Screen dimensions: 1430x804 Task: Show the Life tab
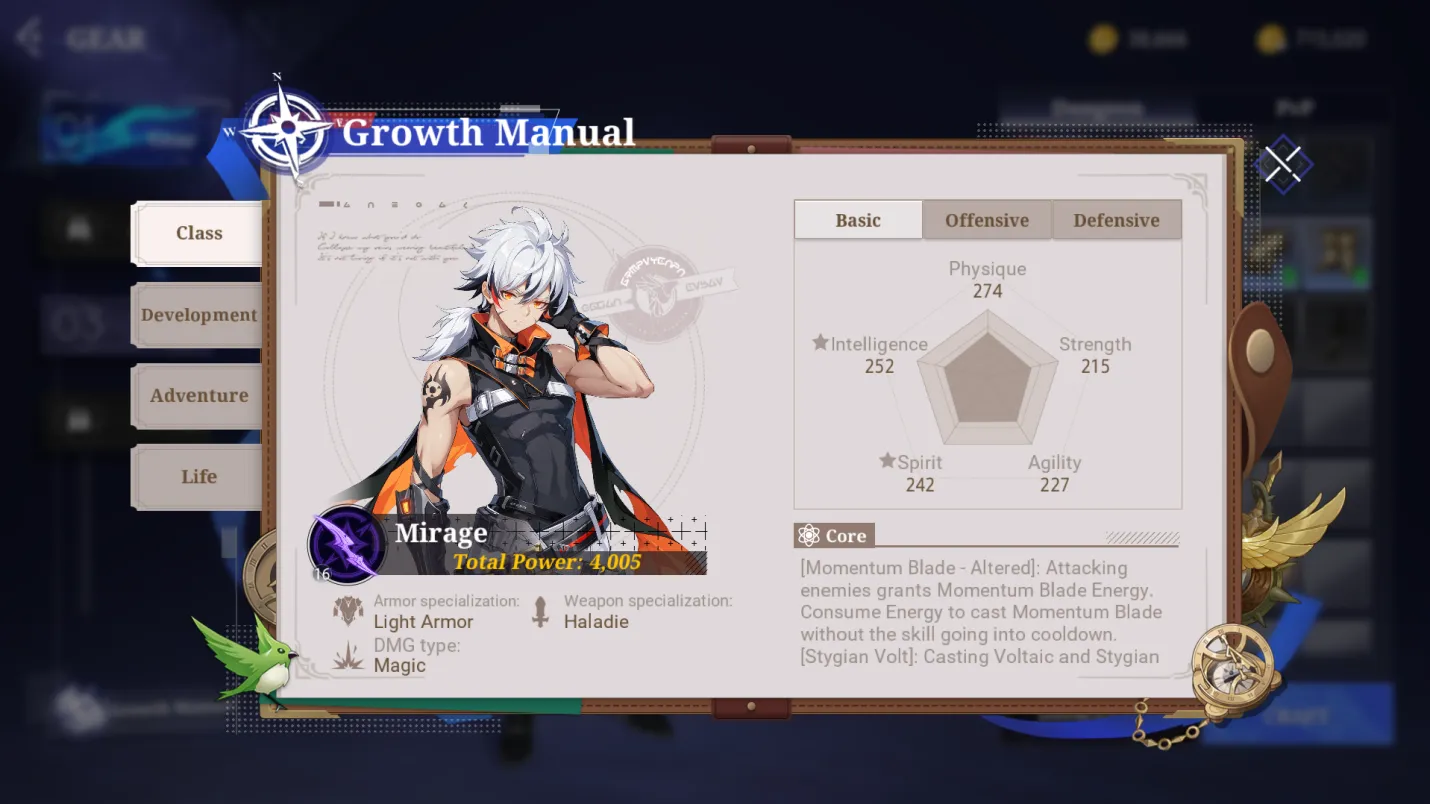click(x=199, y=477)
